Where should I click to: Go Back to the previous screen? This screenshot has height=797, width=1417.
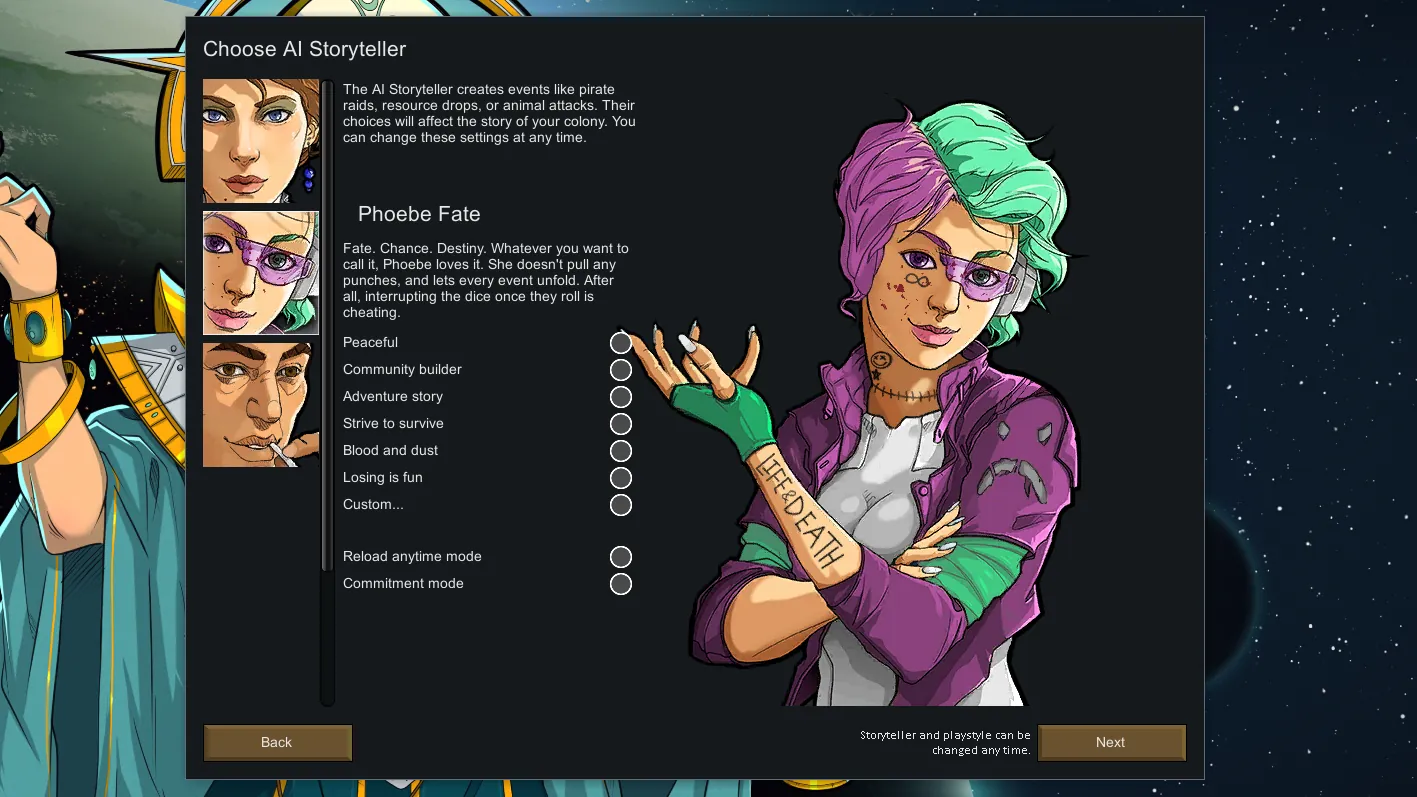277,742
